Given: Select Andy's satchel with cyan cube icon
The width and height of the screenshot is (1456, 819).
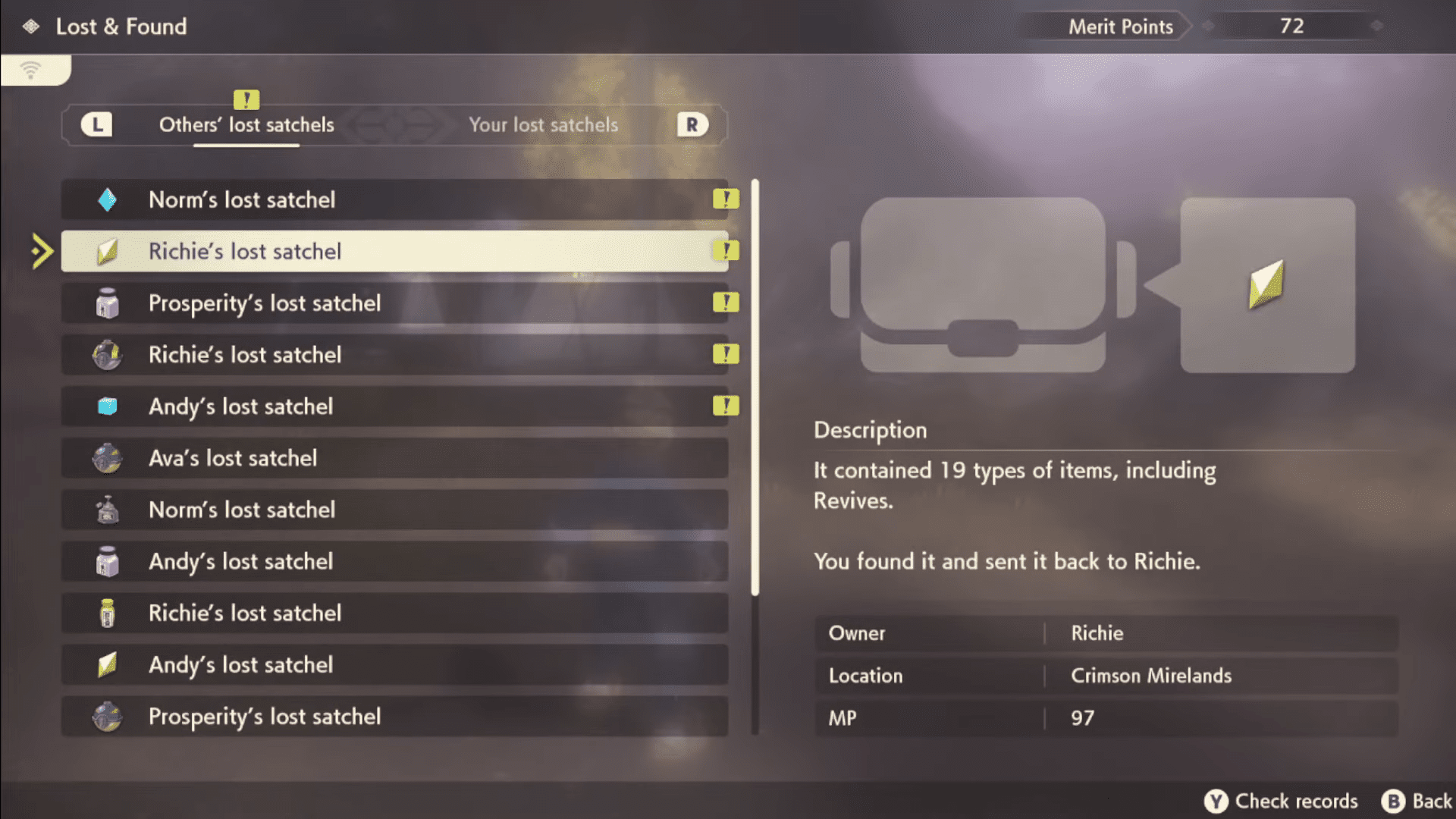Looking at the screenshot, I should 394,406.
